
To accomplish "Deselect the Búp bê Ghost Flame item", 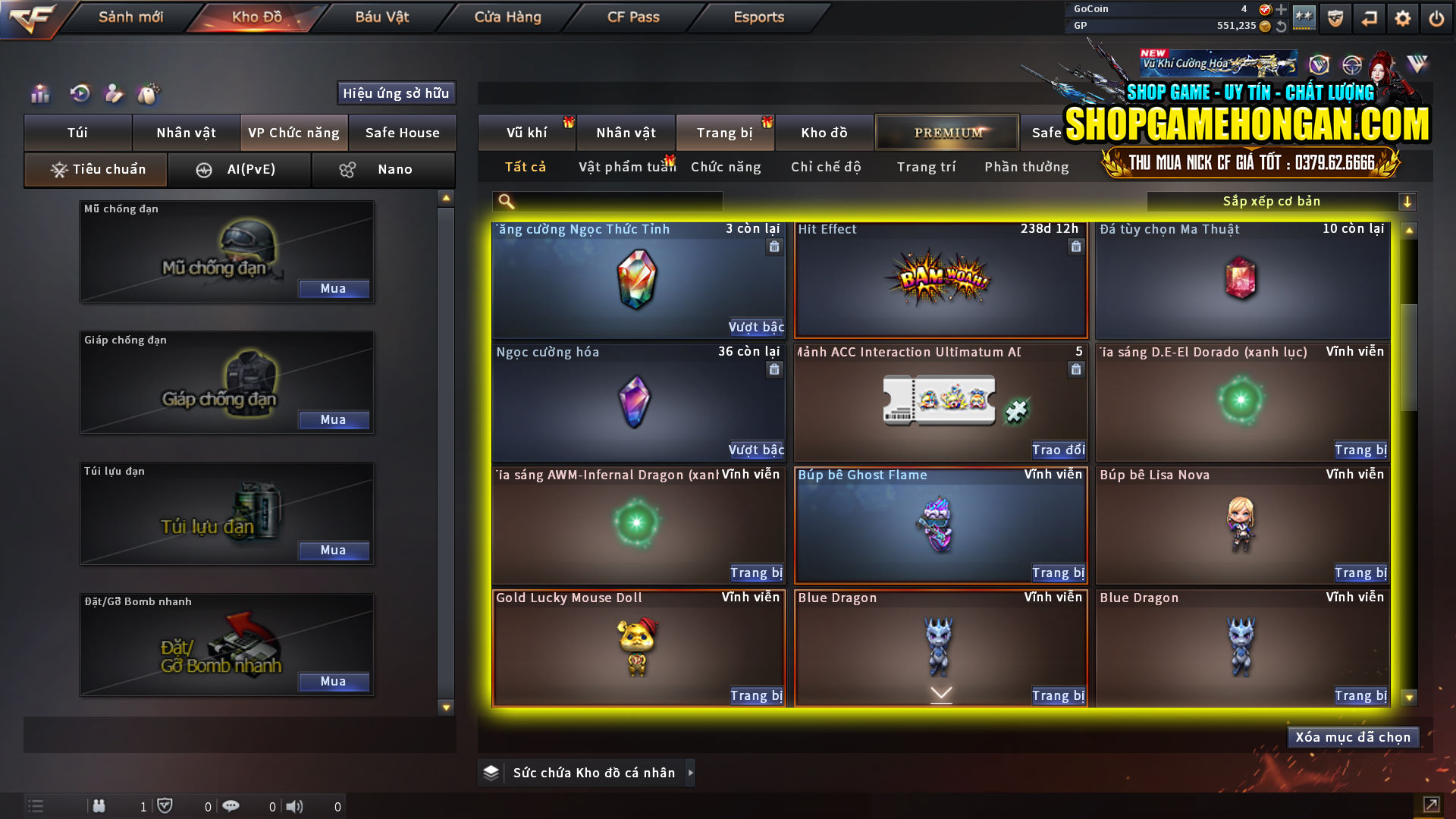I will [940, 523].
